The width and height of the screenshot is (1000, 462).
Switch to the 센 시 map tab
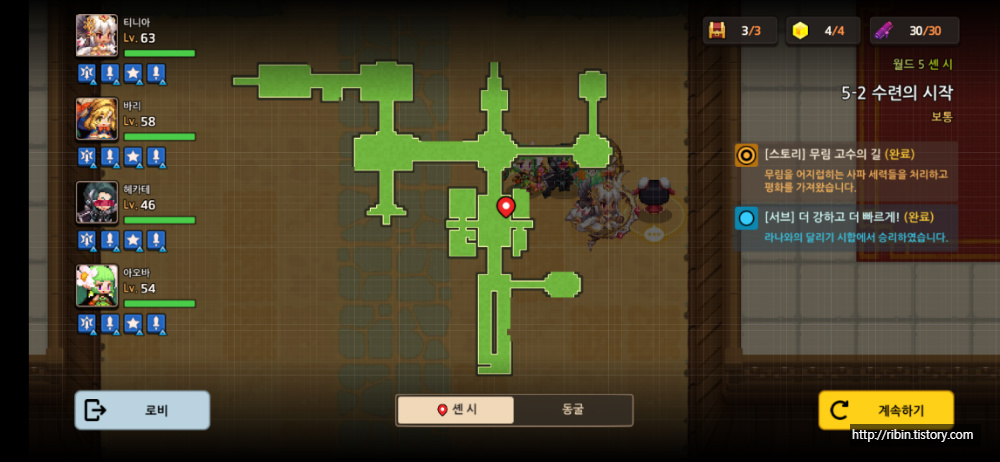(457, 410)
